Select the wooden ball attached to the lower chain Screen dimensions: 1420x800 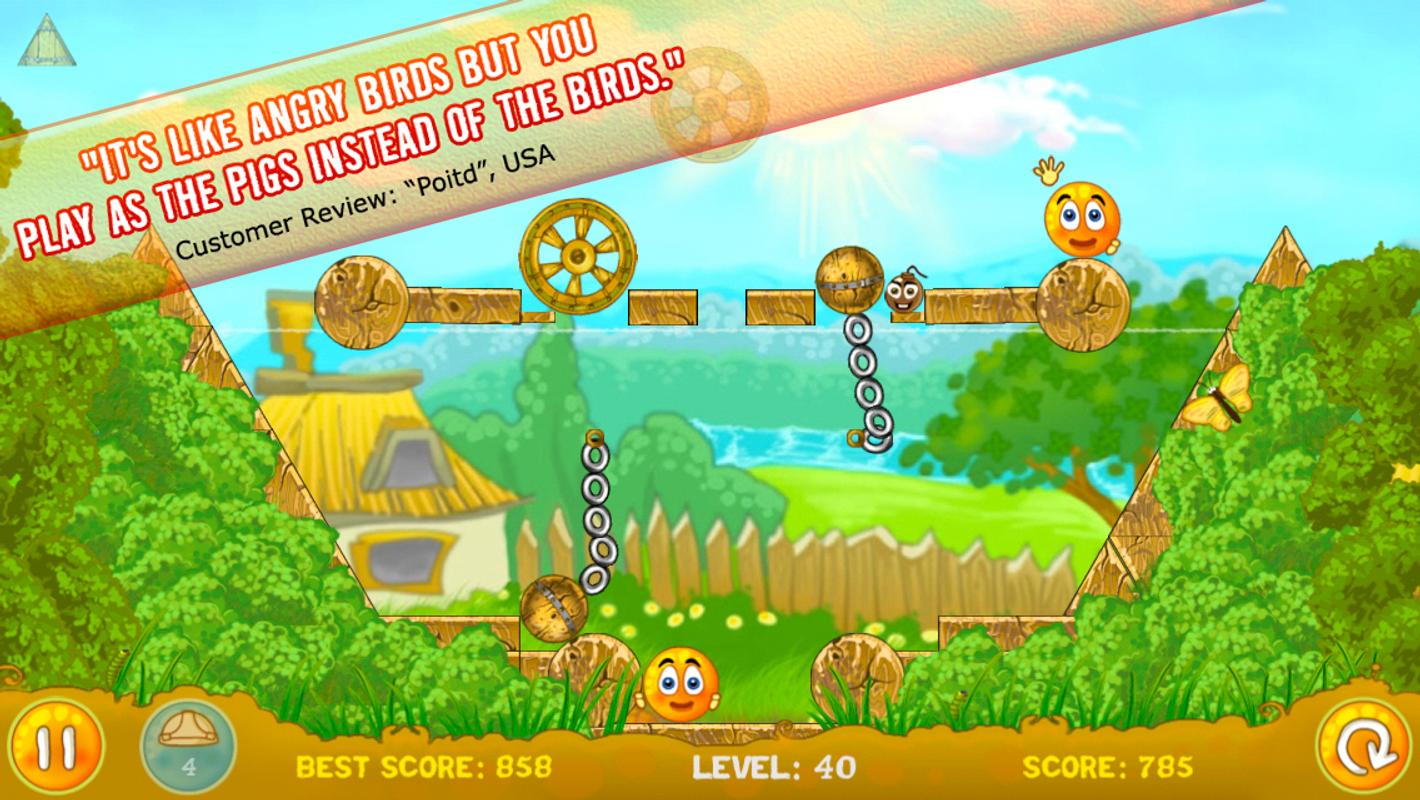(556, 606)
